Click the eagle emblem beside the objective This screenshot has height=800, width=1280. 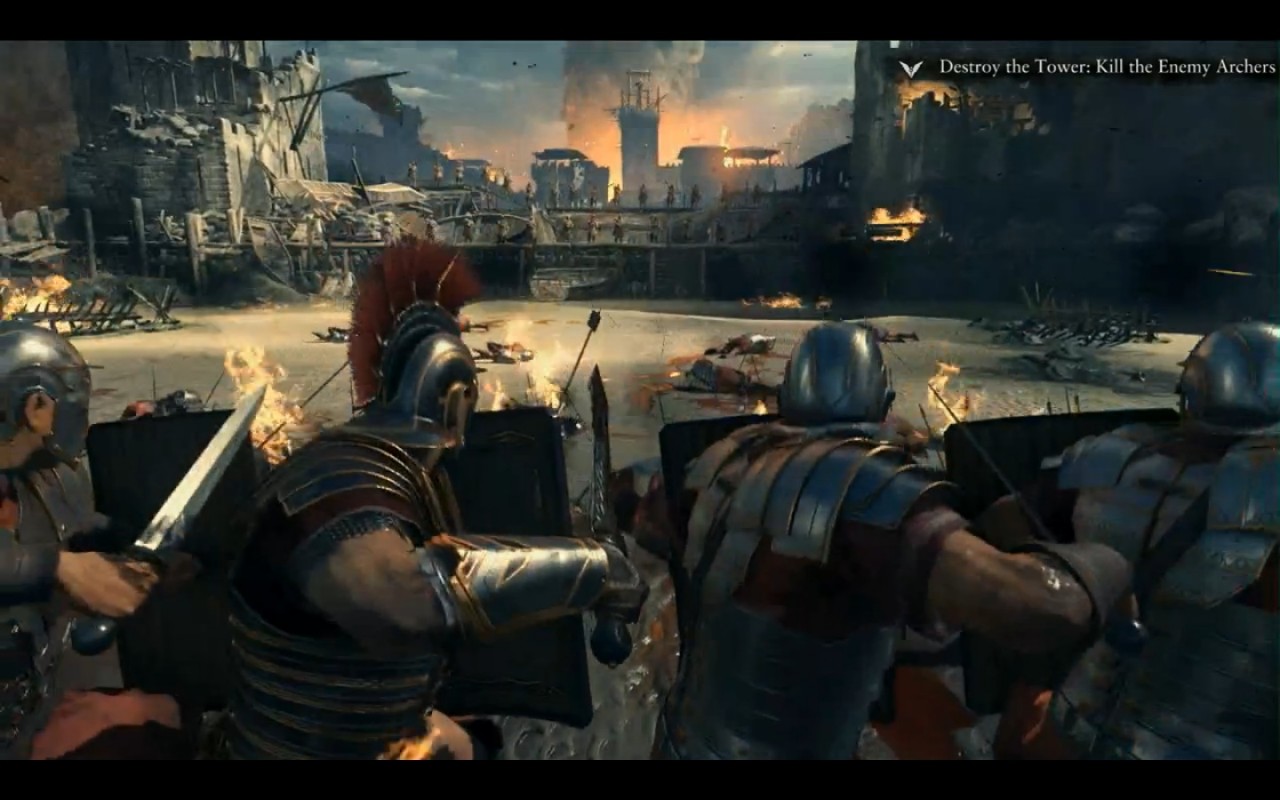tap(910, 68)
